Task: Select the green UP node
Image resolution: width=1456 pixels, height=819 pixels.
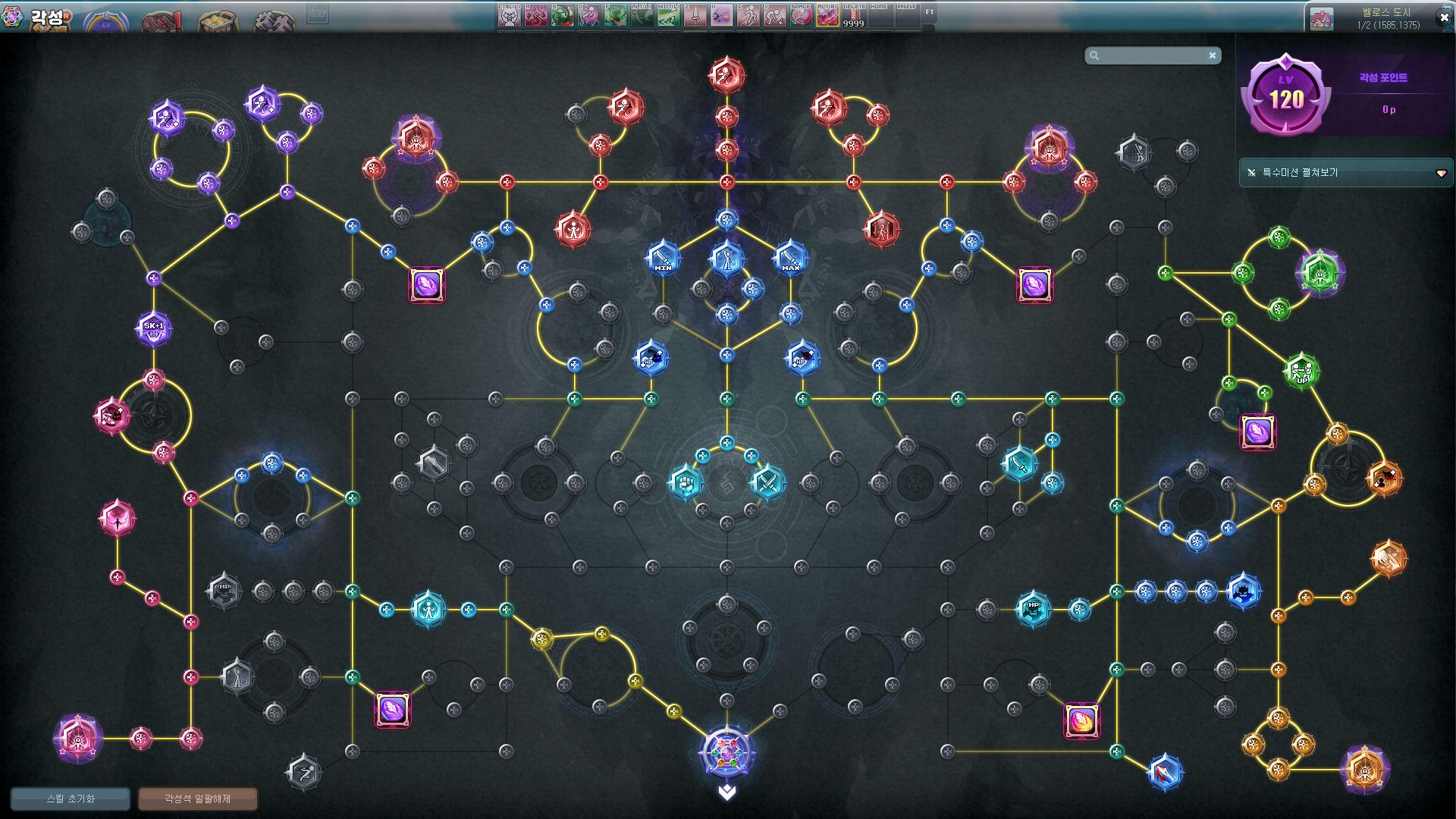Action: coord(1301,371)
